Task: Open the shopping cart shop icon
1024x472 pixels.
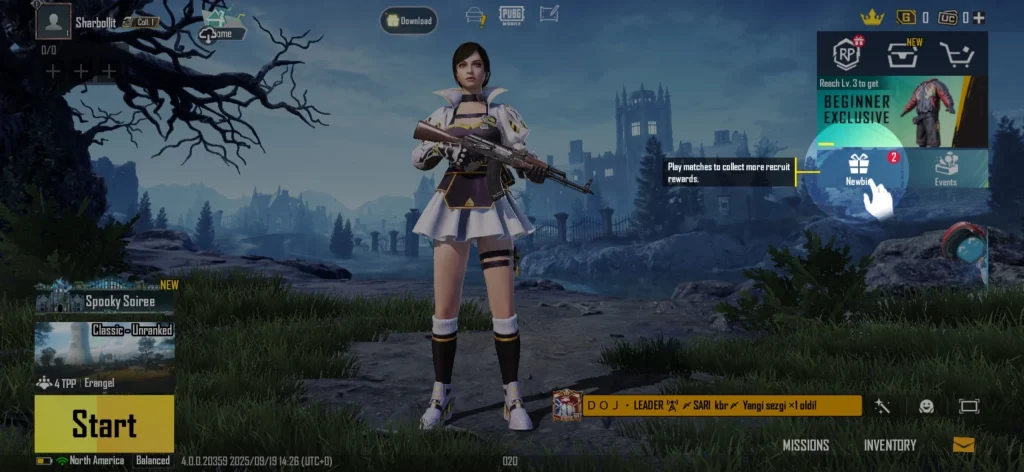Action: pos(957,57)
